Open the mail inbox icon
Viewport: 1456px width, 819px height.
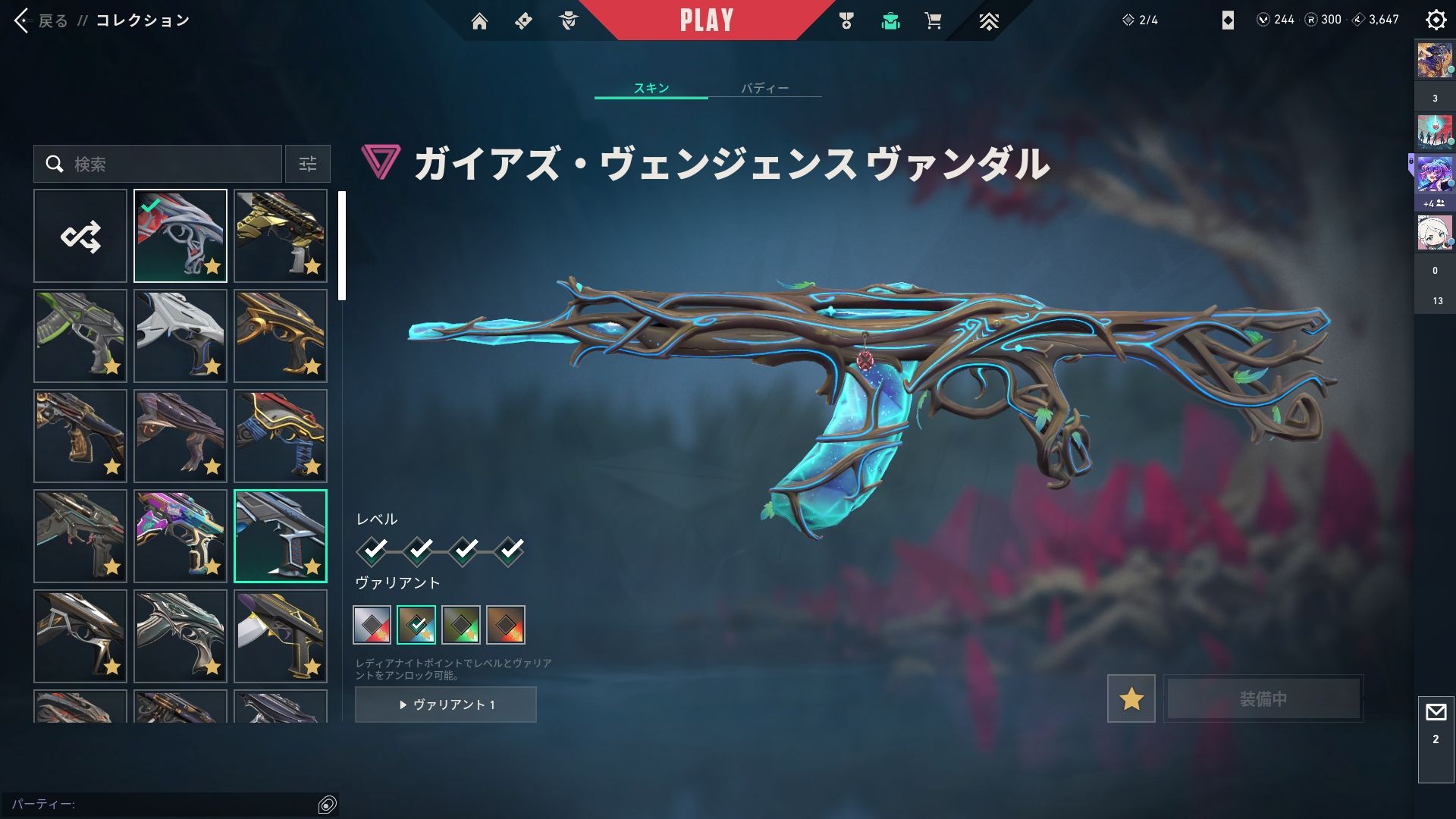[x=1436, y=713]
